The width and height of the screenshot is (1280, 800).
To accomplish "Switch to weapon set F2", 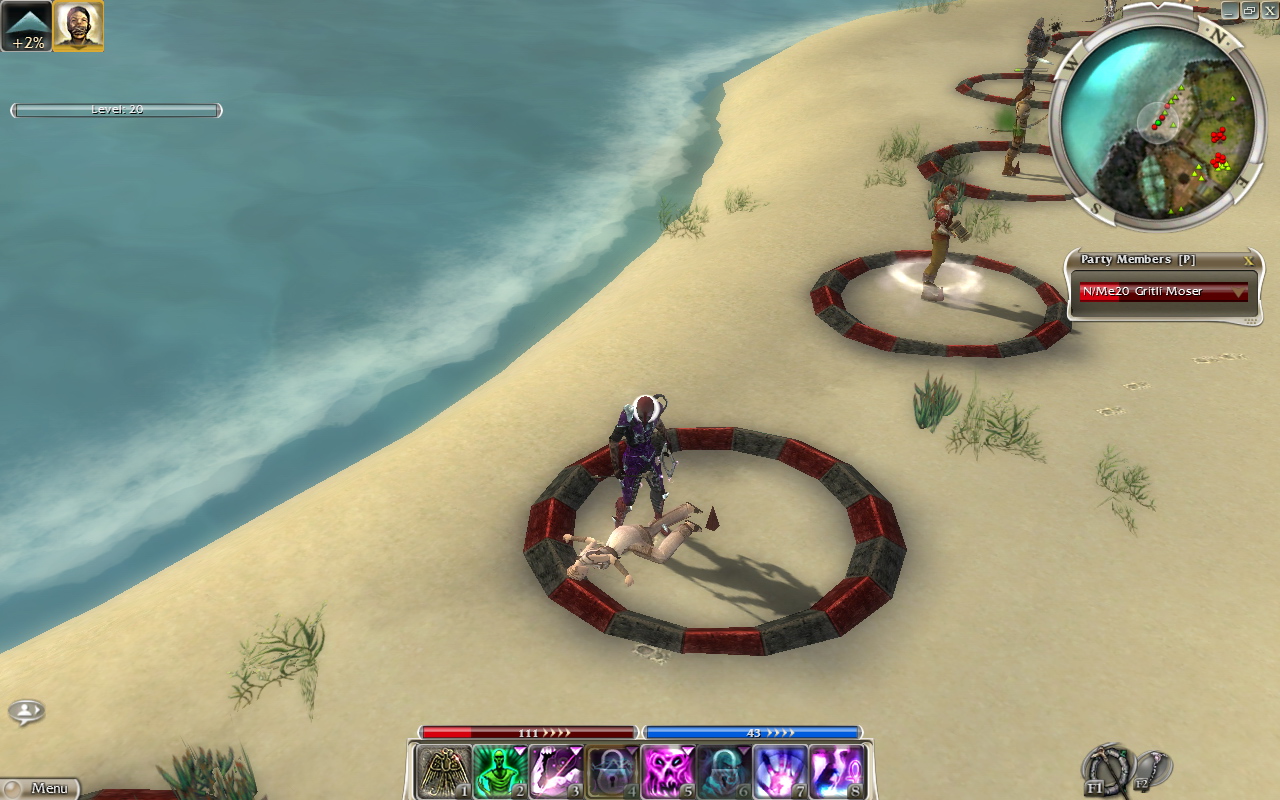I will [x=1151, y=769].
